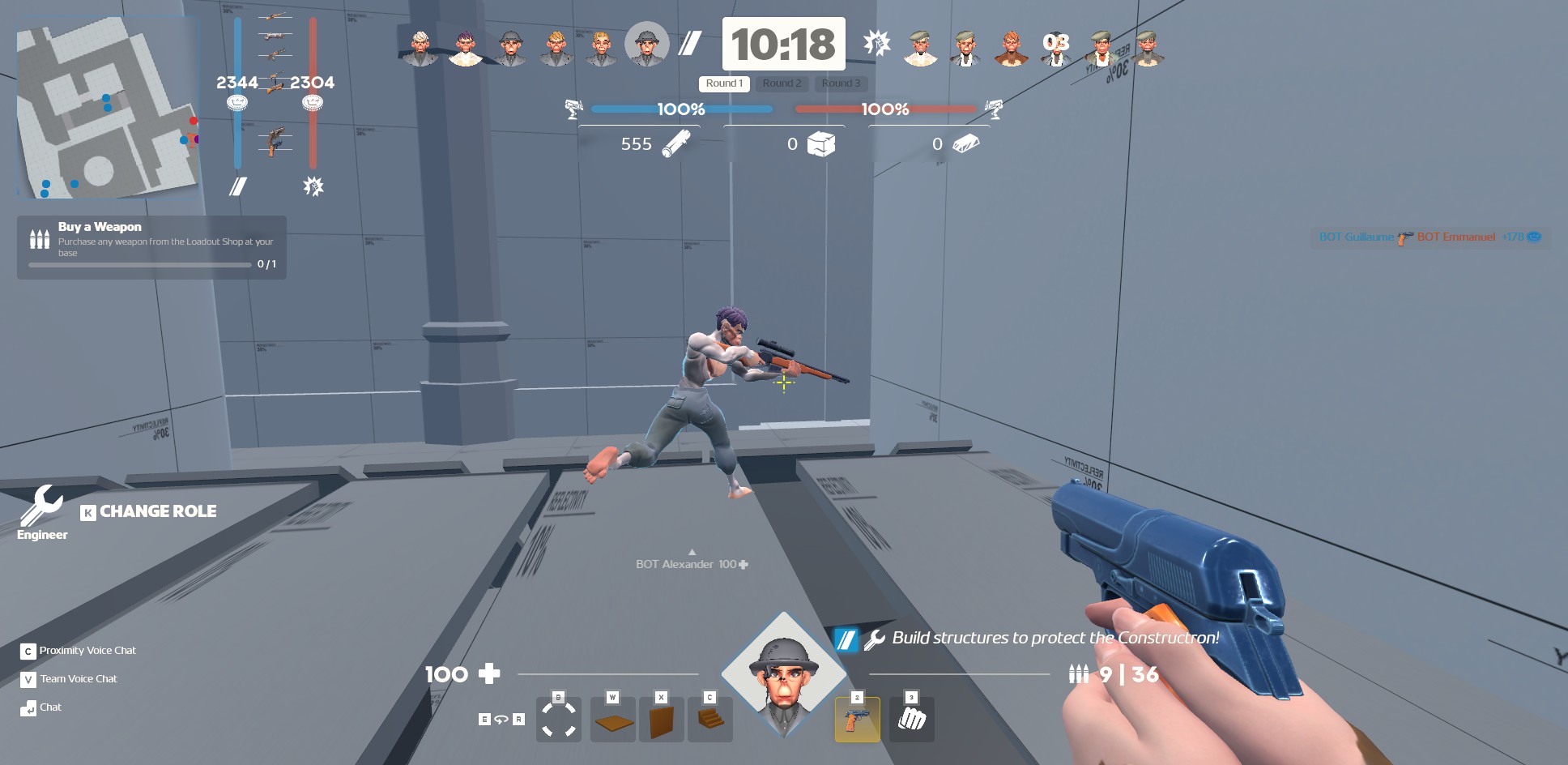This screenshot has height=765, width=1568.
Task: Choose the floor platform build slot
Action: pyautogui.click(x=612, y=720)
